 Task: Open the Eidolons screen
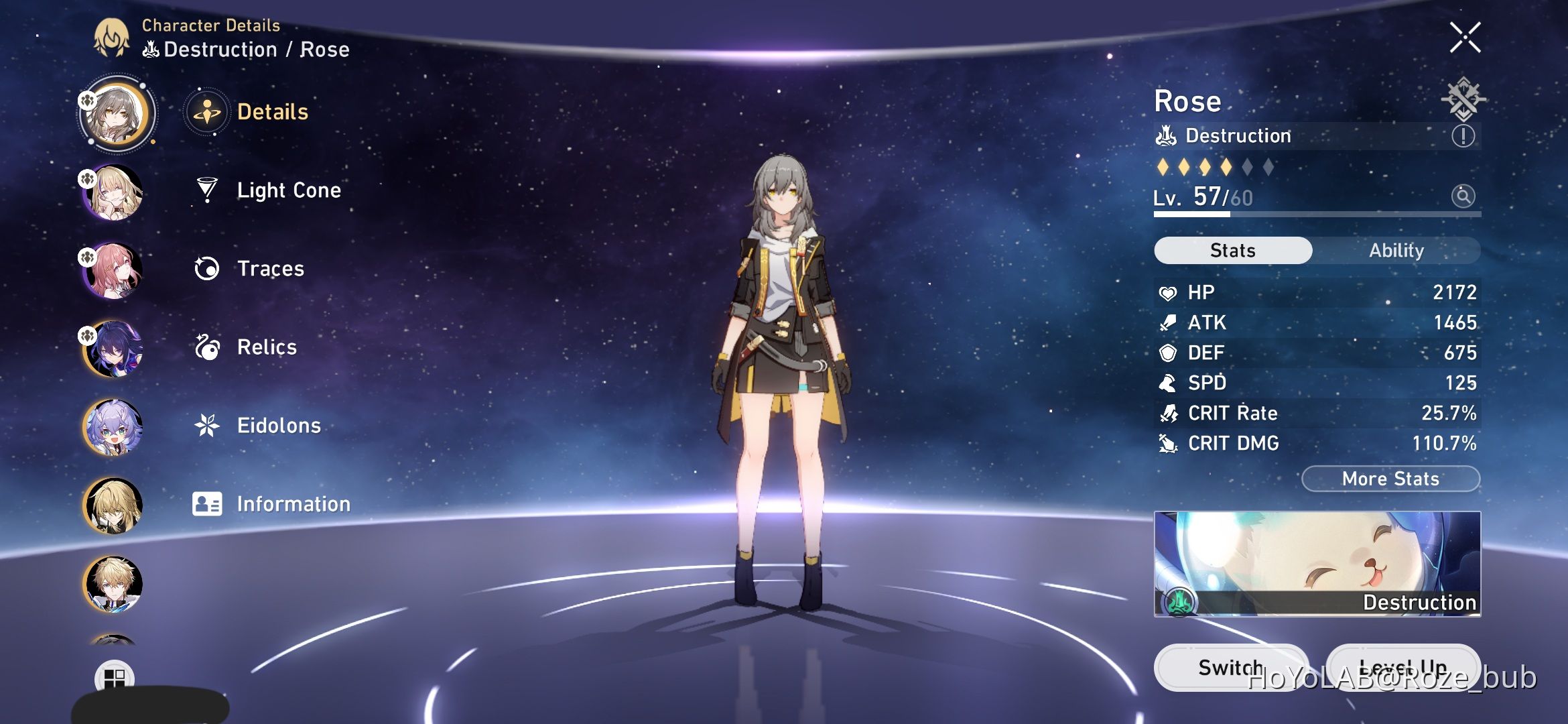point(279,426)
